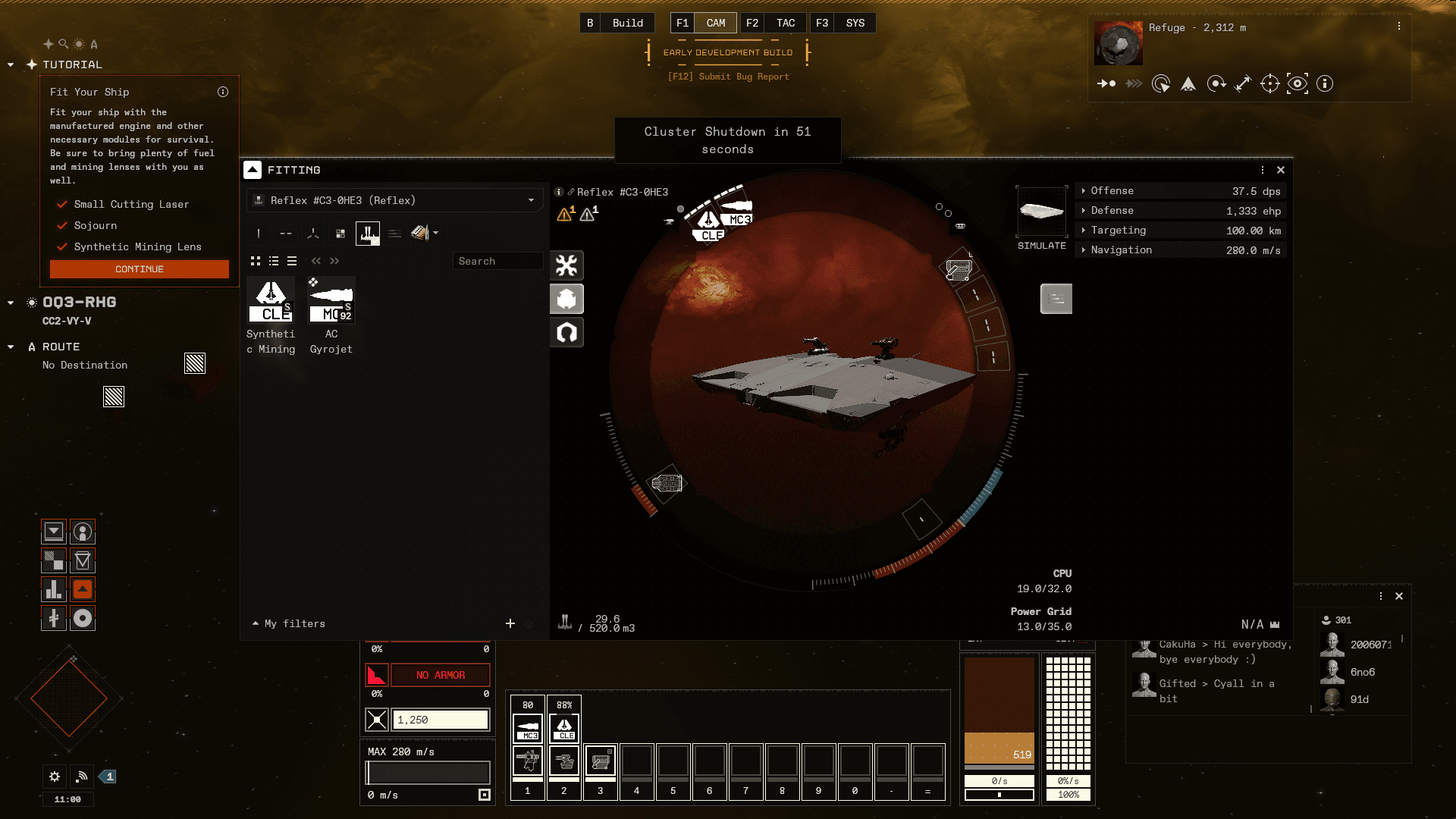Click the SIMULATE ship button
The width and height of the screenshot is (1456, 819).
click(1042, 218)
